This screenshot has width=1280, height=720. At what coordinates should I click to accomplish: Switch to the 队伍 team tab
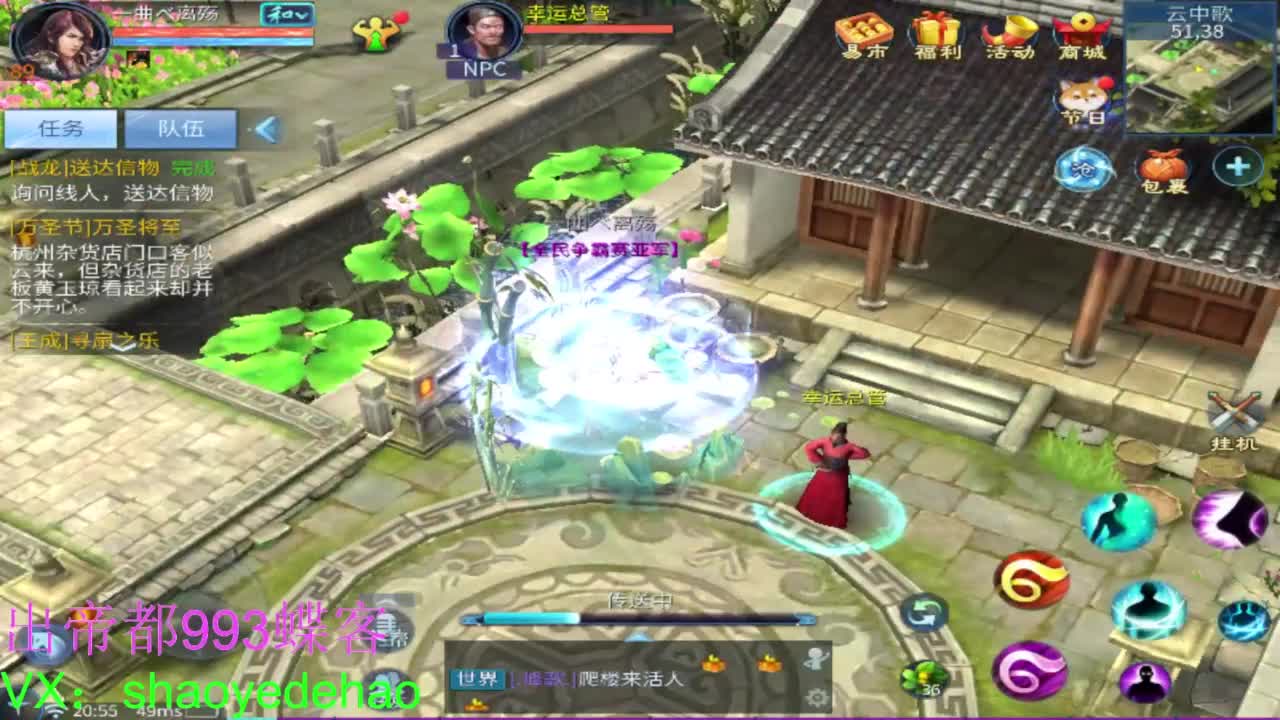pyautogui.click(x=180, y=128)
